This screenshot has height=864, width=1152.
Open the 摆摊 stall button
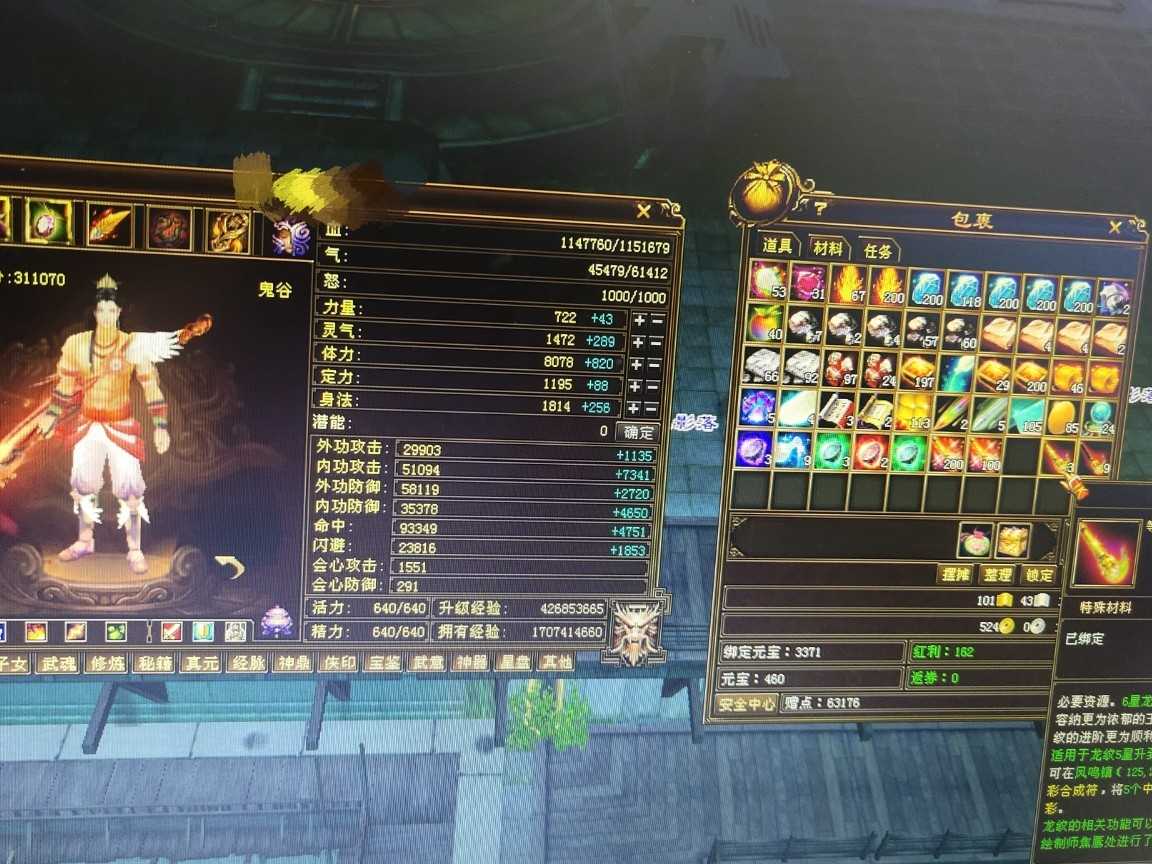tap(956, 574)
